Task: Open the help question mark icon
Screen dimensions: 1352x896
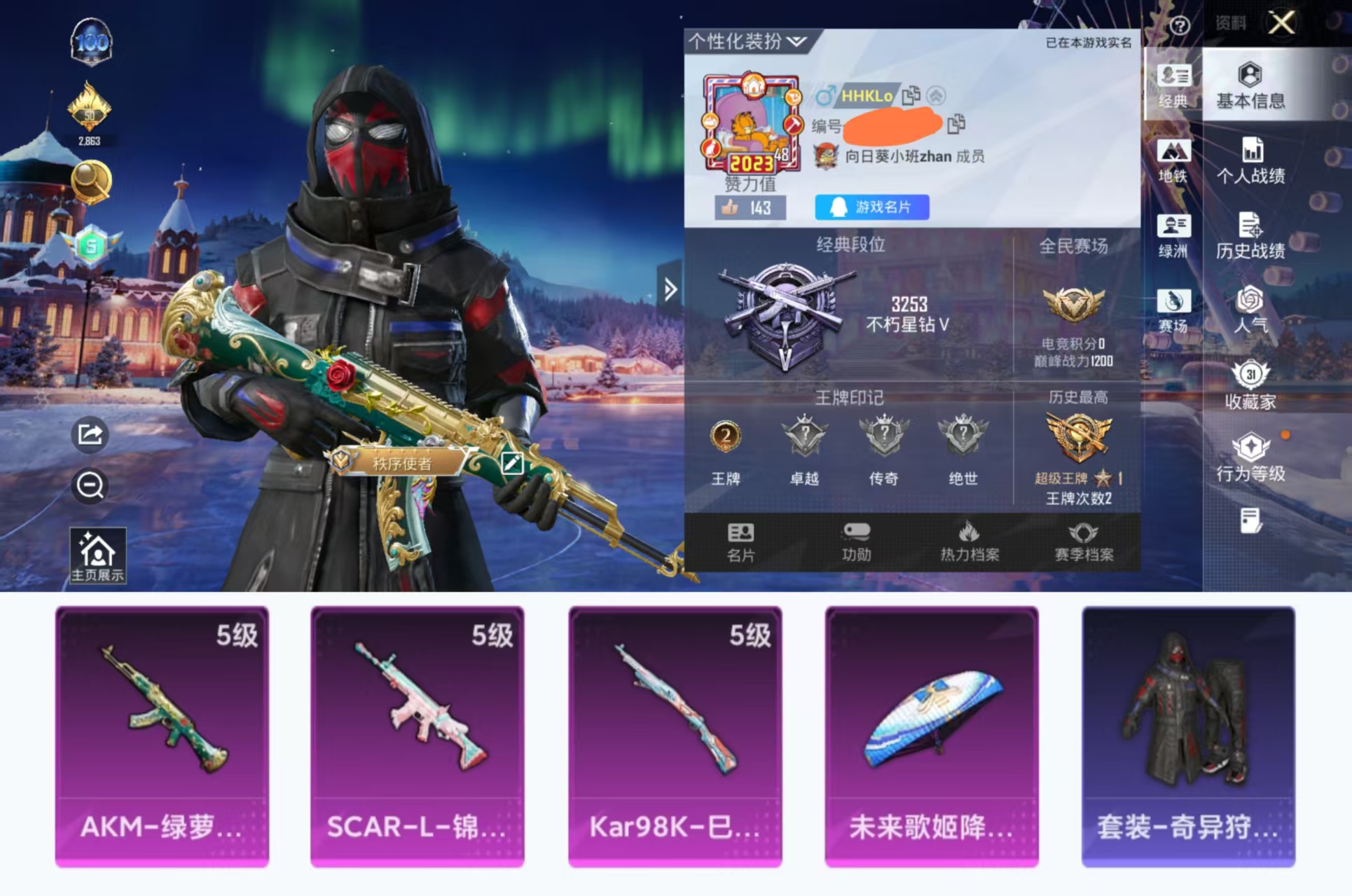Action: pyautogui.click(x=1181, y=25)
